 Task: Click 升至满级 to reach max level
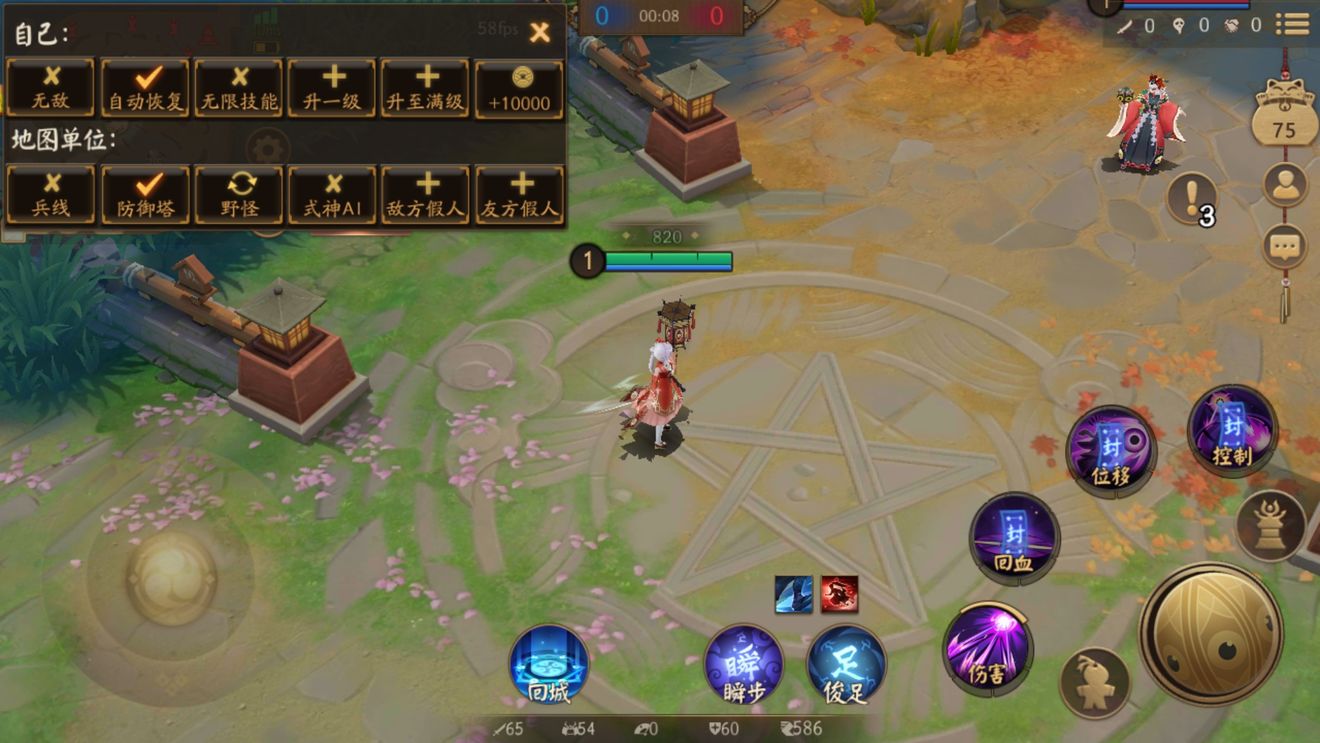coord(426,88)
